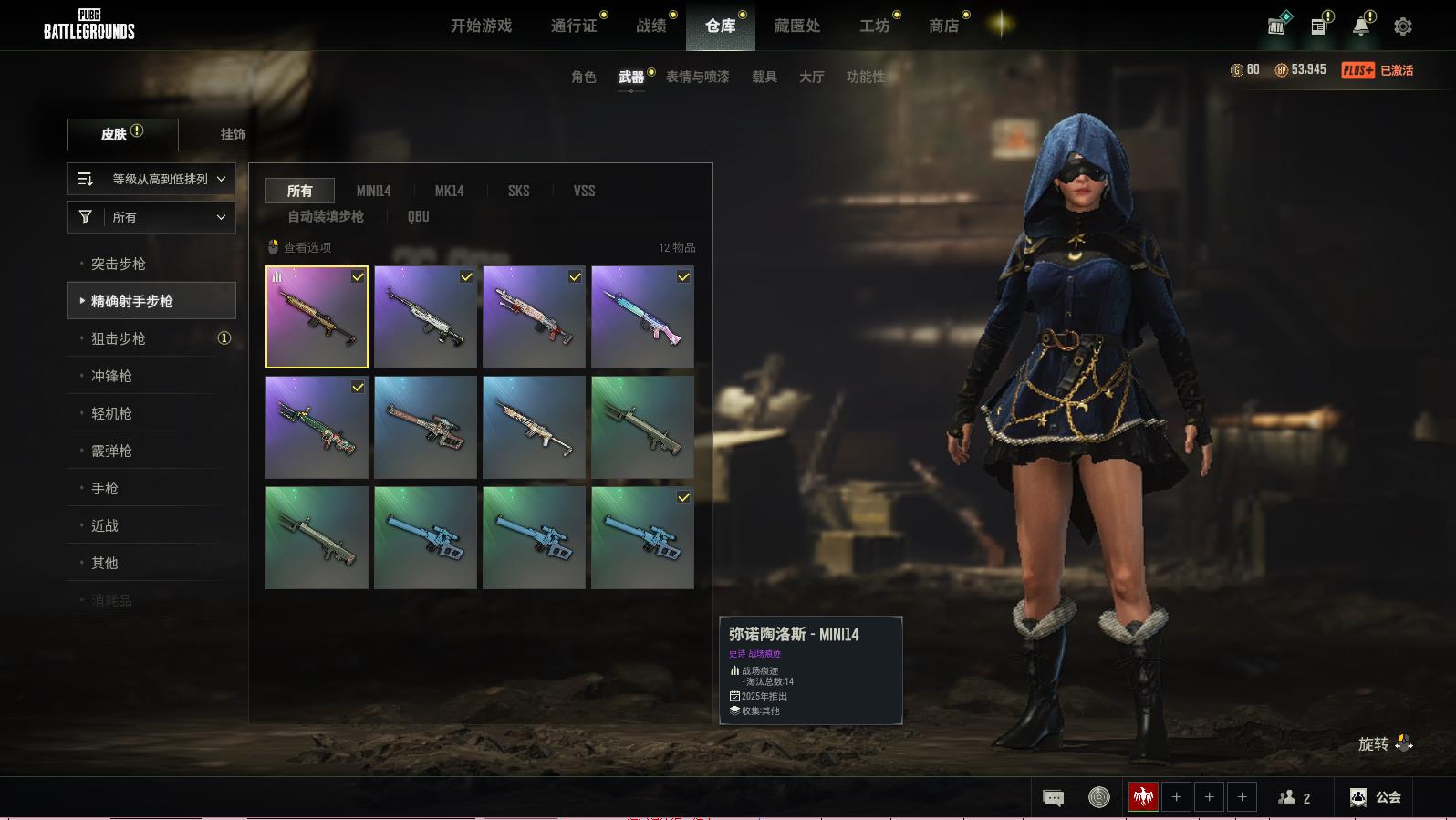Select the 突击步枪 weapon category
The width and height of the screenshot is (1456, 820).
point(119,264)
